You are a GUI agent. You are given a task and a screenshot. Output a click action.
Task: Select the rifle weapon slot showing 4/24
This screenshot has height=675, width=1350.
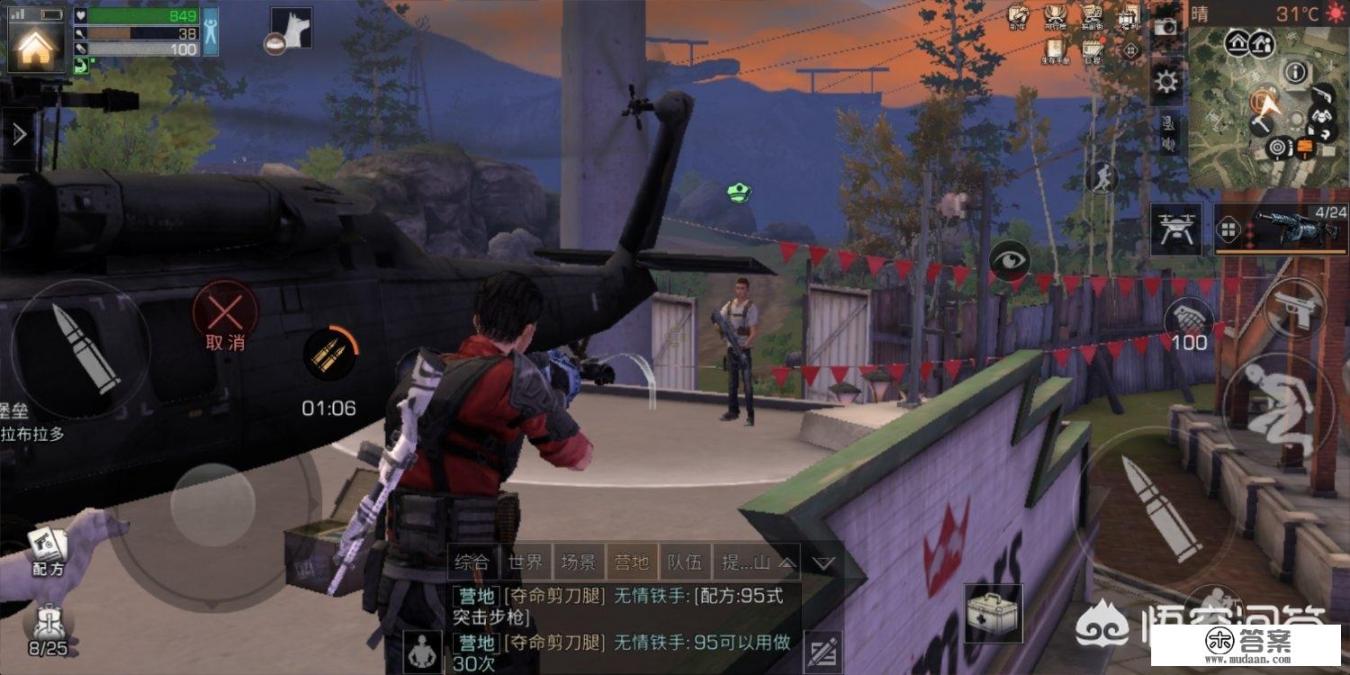pyautogui.click(x=1292, y=229)
